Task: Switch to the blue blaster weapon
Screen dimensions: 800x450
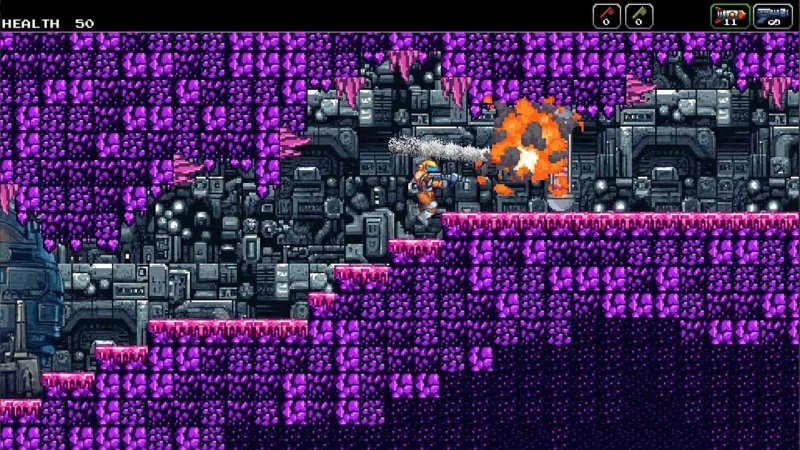Action: 772,16
